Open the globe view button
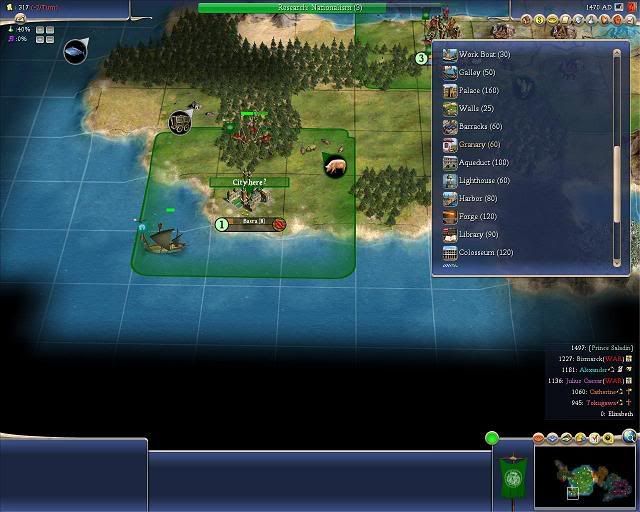The image size is (640, 512). pyautogui.click(x=628, y=435)
